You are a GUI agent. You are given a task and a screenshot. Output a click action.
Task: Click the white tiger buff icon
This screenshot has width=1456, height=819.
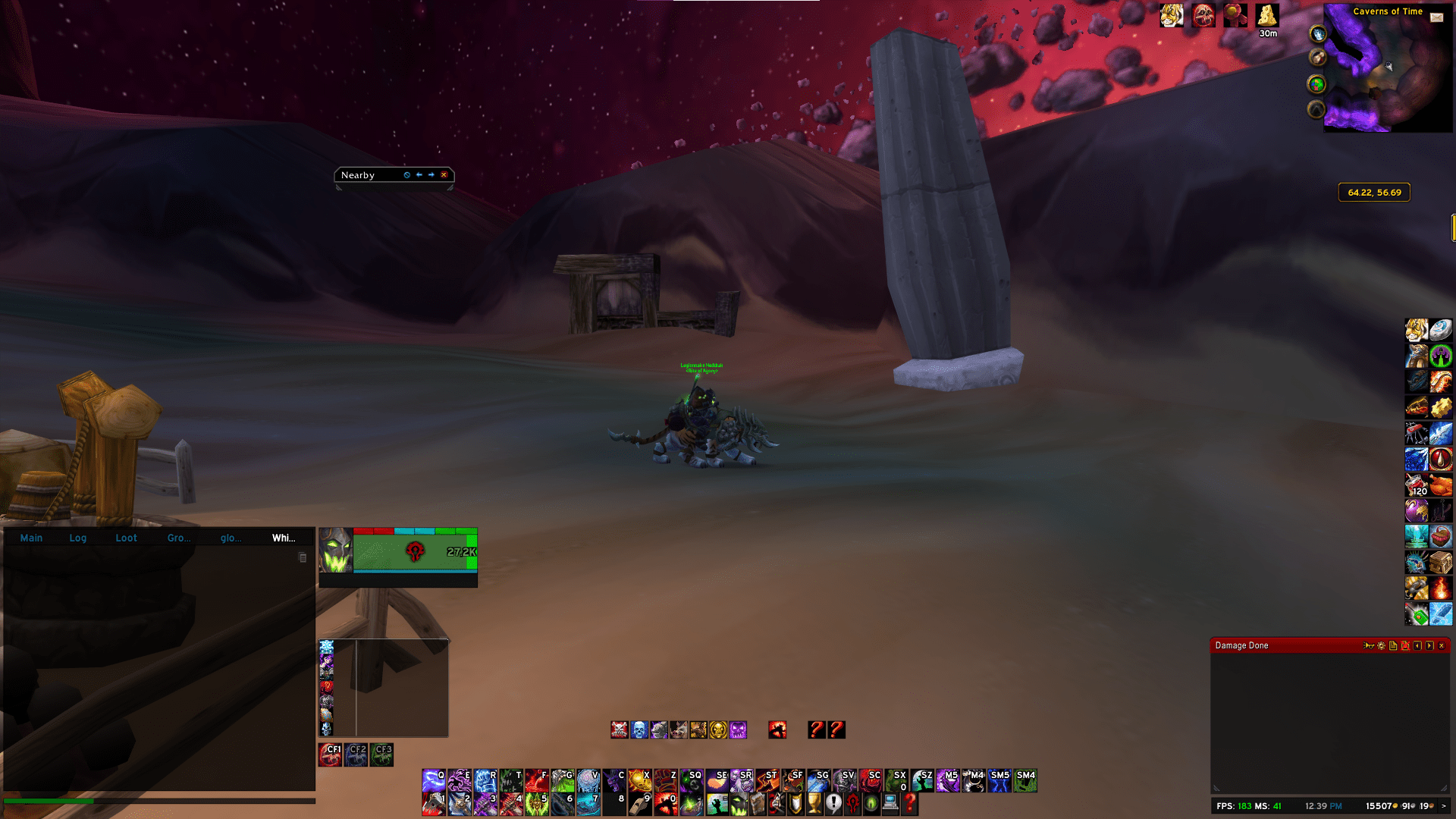click(x=1171, y=15)
